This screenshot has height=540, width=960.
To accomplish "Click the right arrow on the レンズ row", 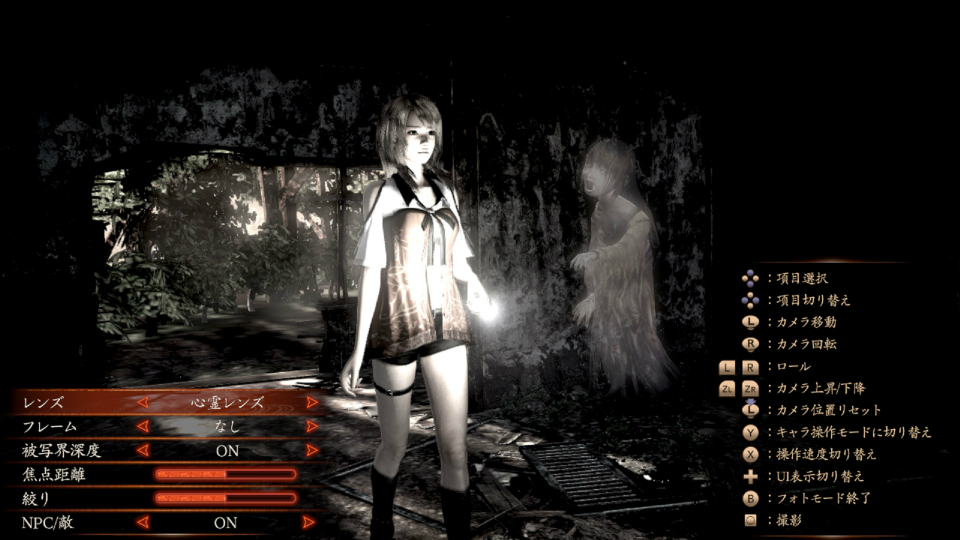I will pos(312,403).
